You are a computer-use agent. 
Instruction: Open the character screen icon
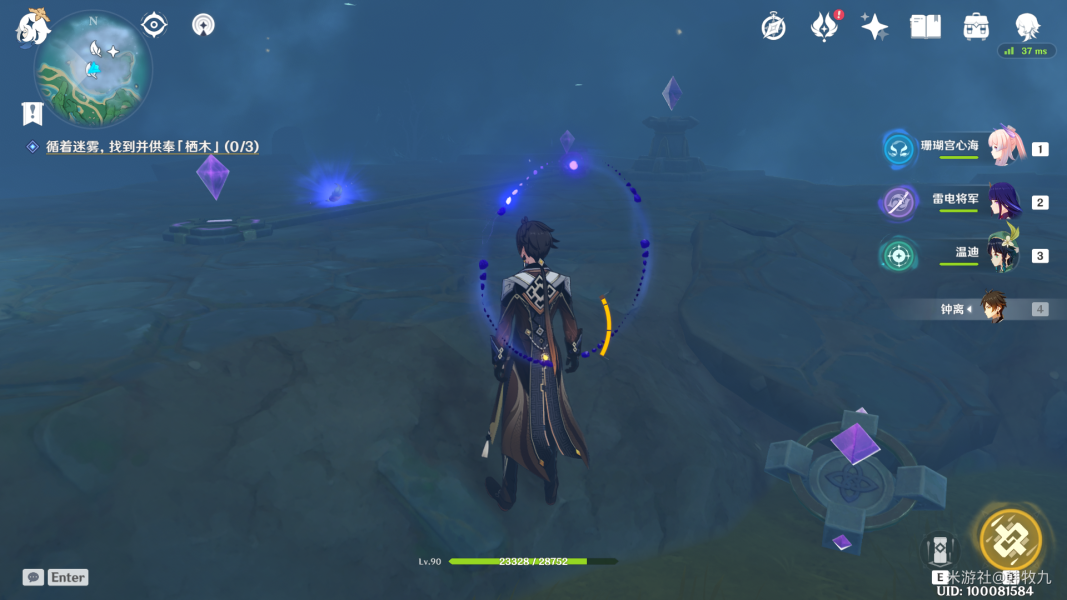point(1027,27)
